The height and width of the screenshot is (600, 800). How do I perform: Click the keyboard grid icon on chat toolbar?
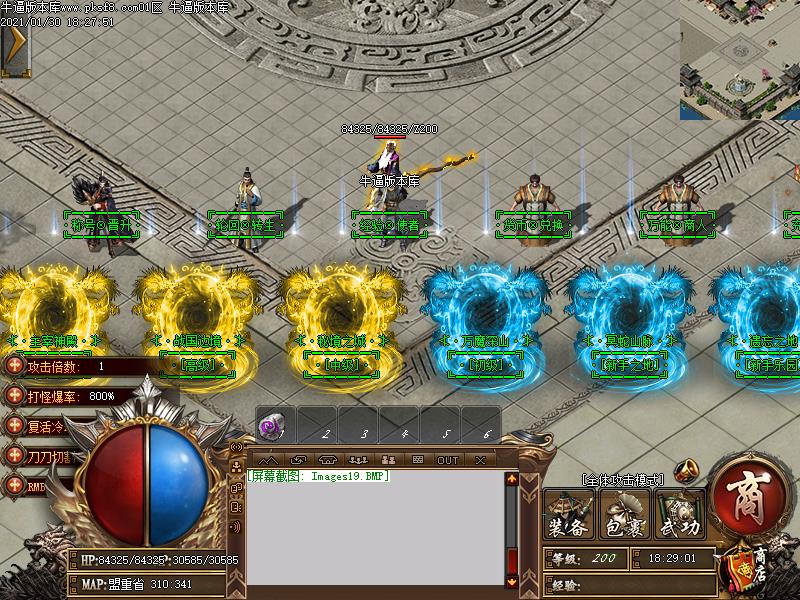point(418,460)
